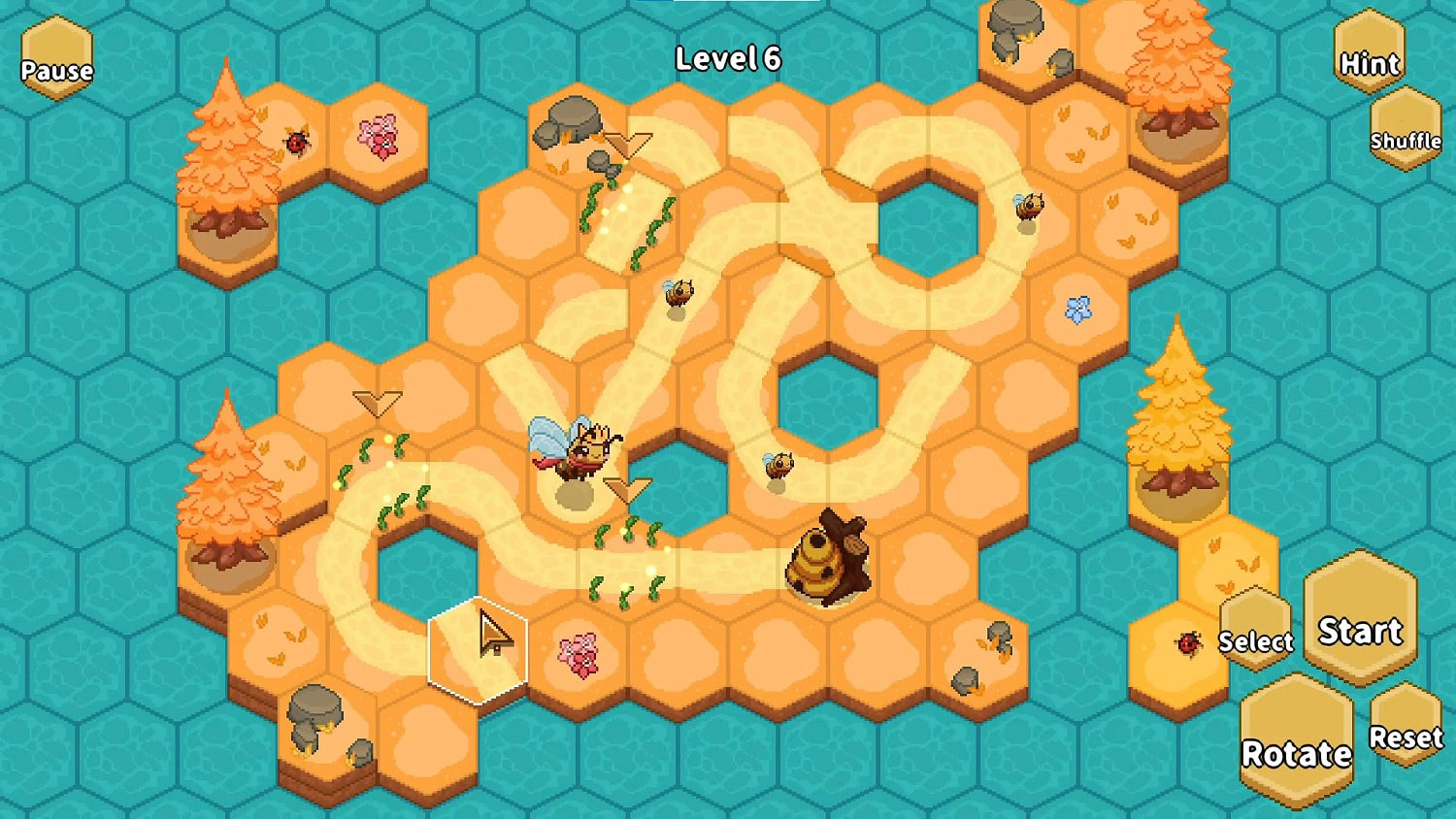Select the highlighted hex tile under the cursor
This screenshot has width=1456, height=819.
[479, 648]
